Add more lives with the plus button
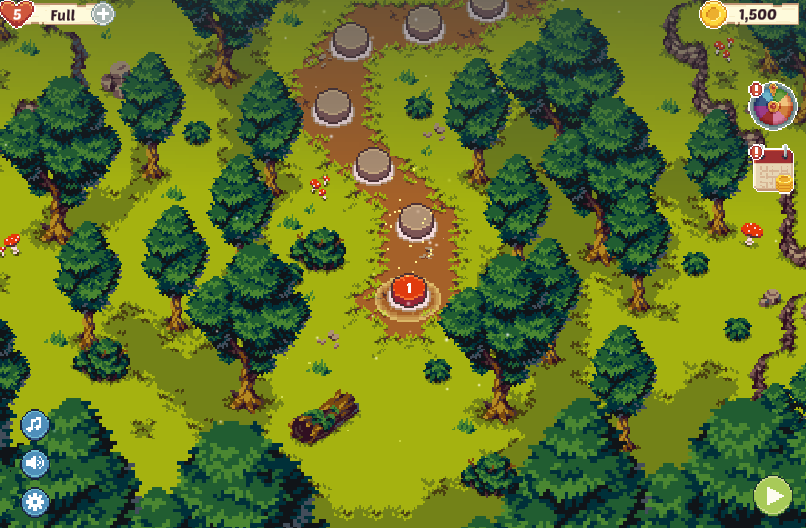This screenshot has height=528, width=806. click(103, 14)
